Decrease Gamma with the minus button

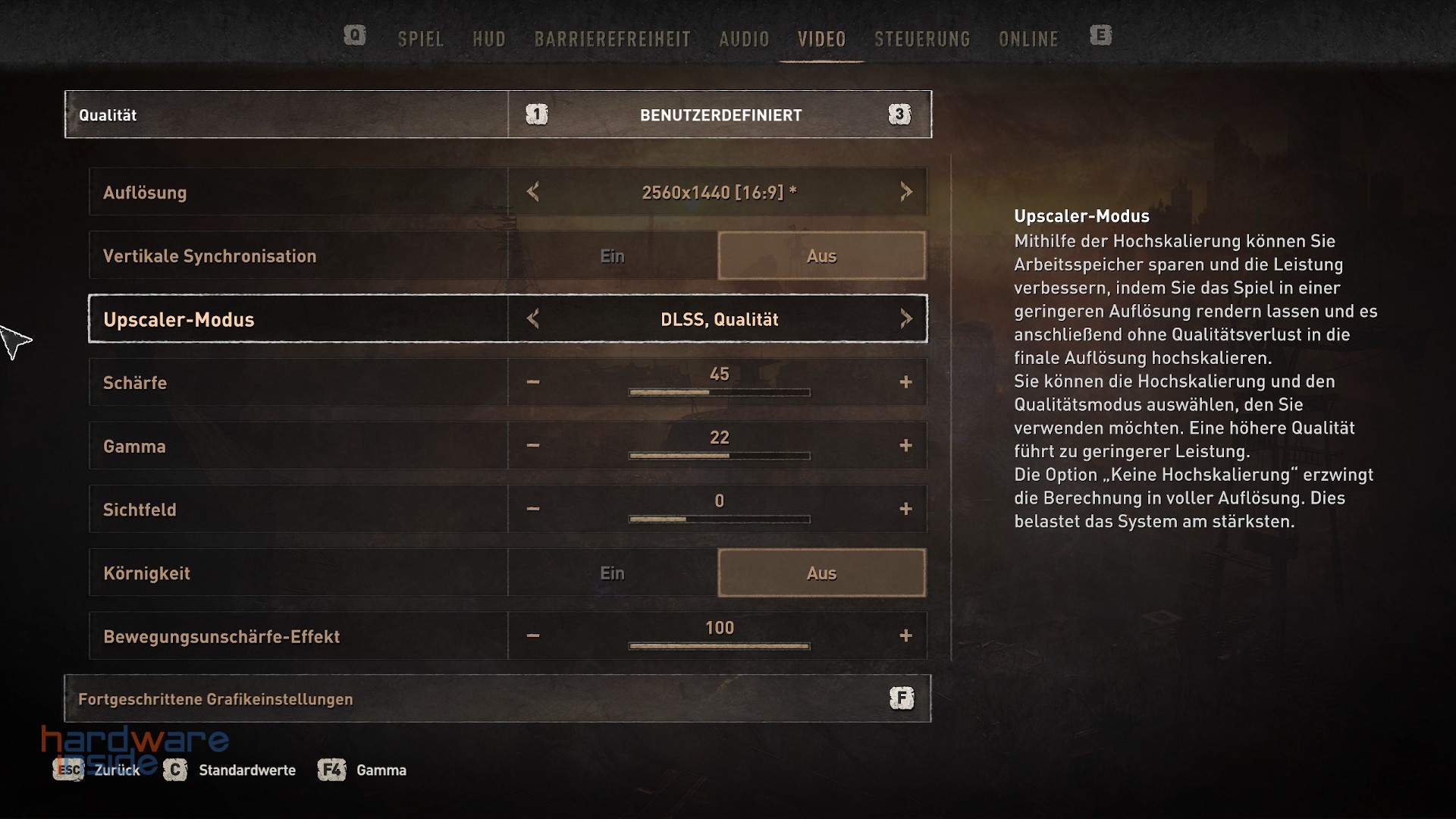pos(533,446)
